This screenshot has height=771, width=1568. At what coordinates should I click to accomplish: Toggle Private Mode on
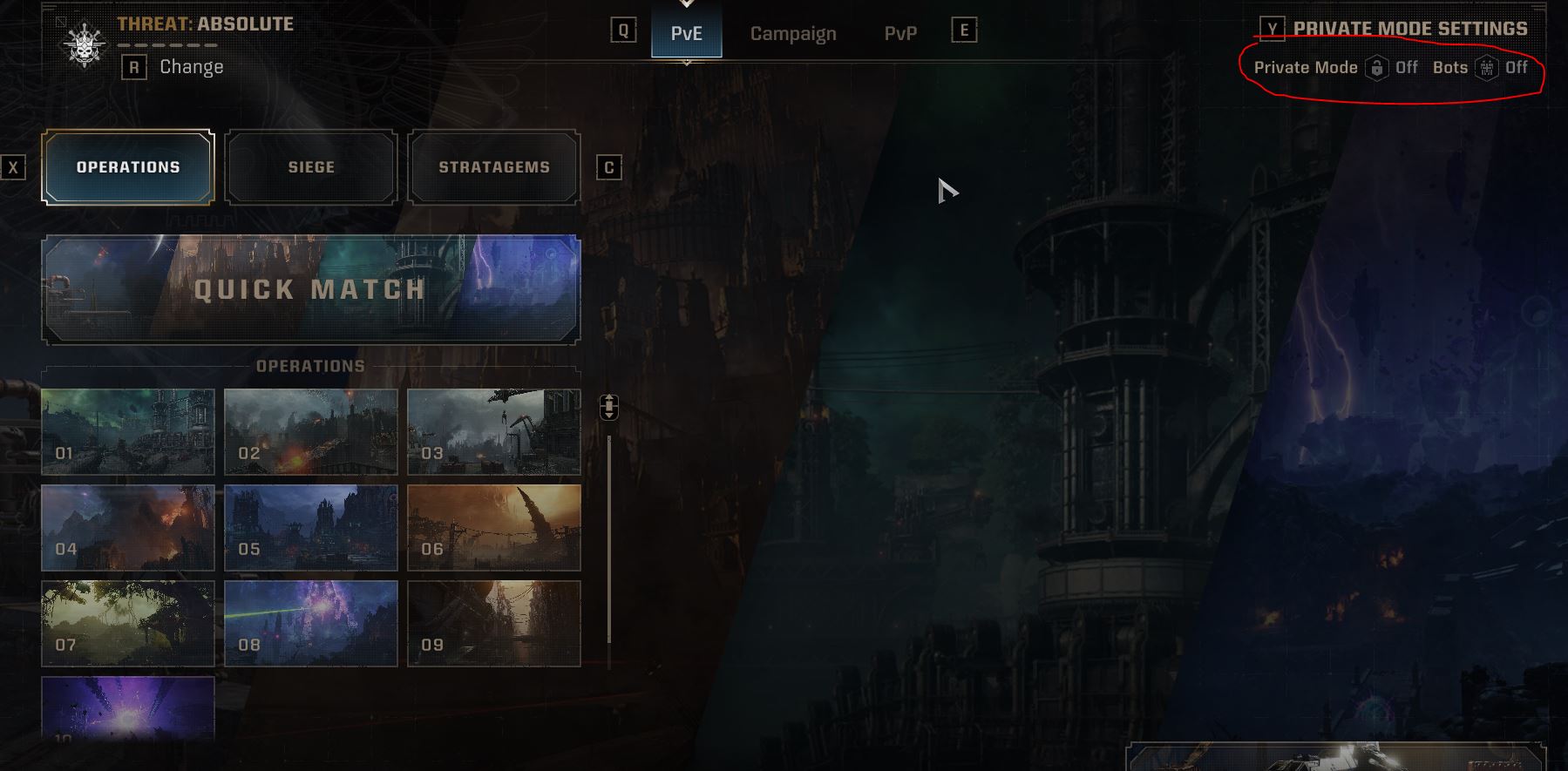[x=1404, y=67]
